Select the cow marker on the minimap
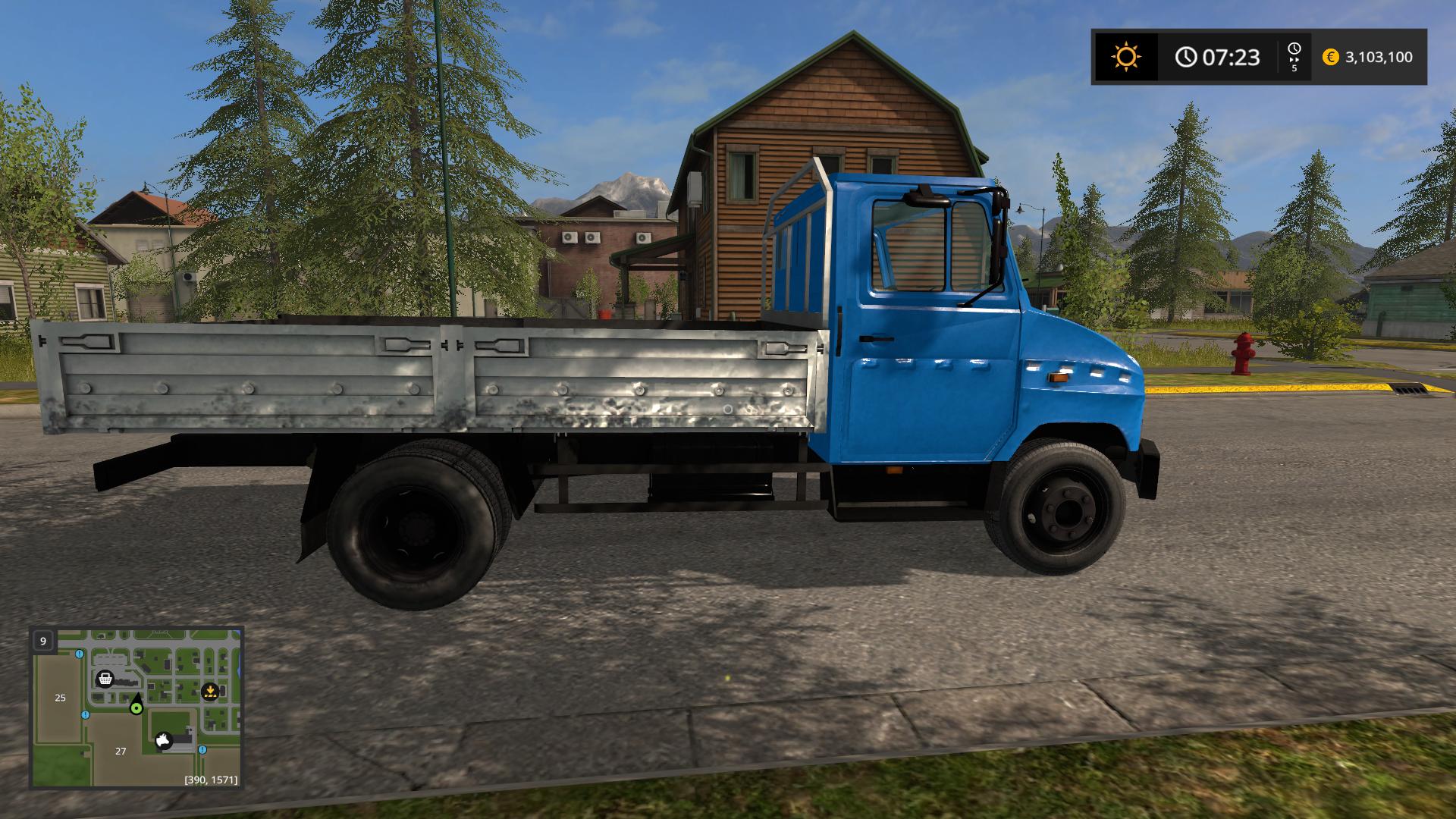This screenshot has width=1456, height=819. [x=165, y=740]
